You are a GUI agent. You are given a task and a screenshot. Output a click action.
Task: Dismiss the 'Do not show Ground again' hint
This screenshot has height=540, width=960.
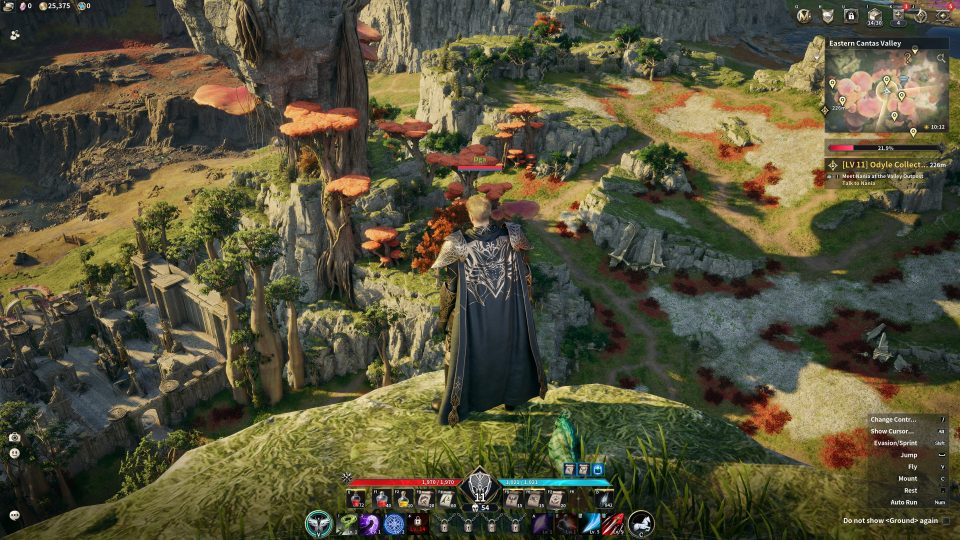pos(890,520)
